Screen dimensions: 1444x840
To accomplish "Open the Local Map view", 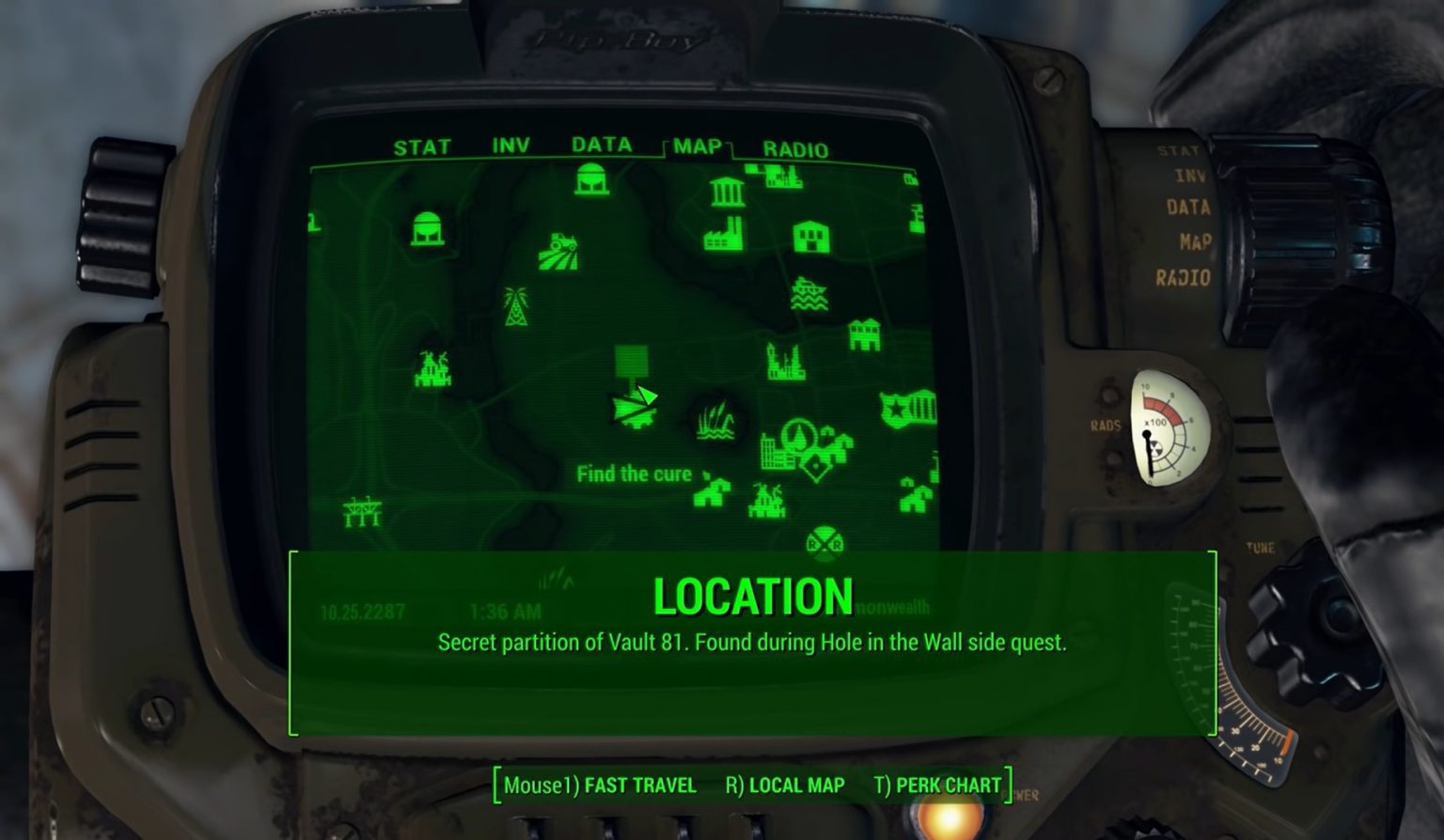I will point(785,786).
